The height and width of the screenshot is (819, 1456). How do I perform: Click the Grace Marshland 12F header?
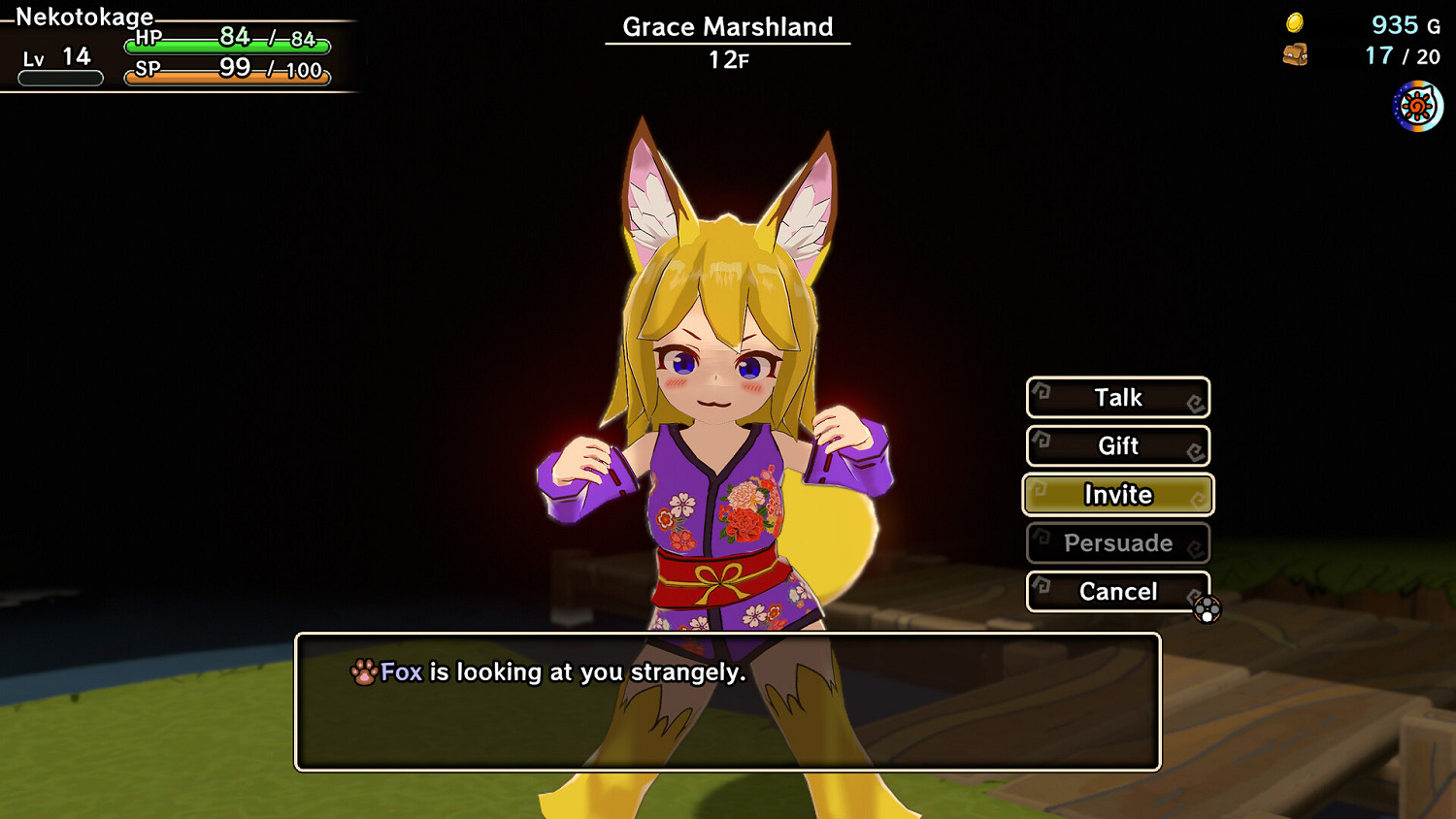click(x=726, y=39)
